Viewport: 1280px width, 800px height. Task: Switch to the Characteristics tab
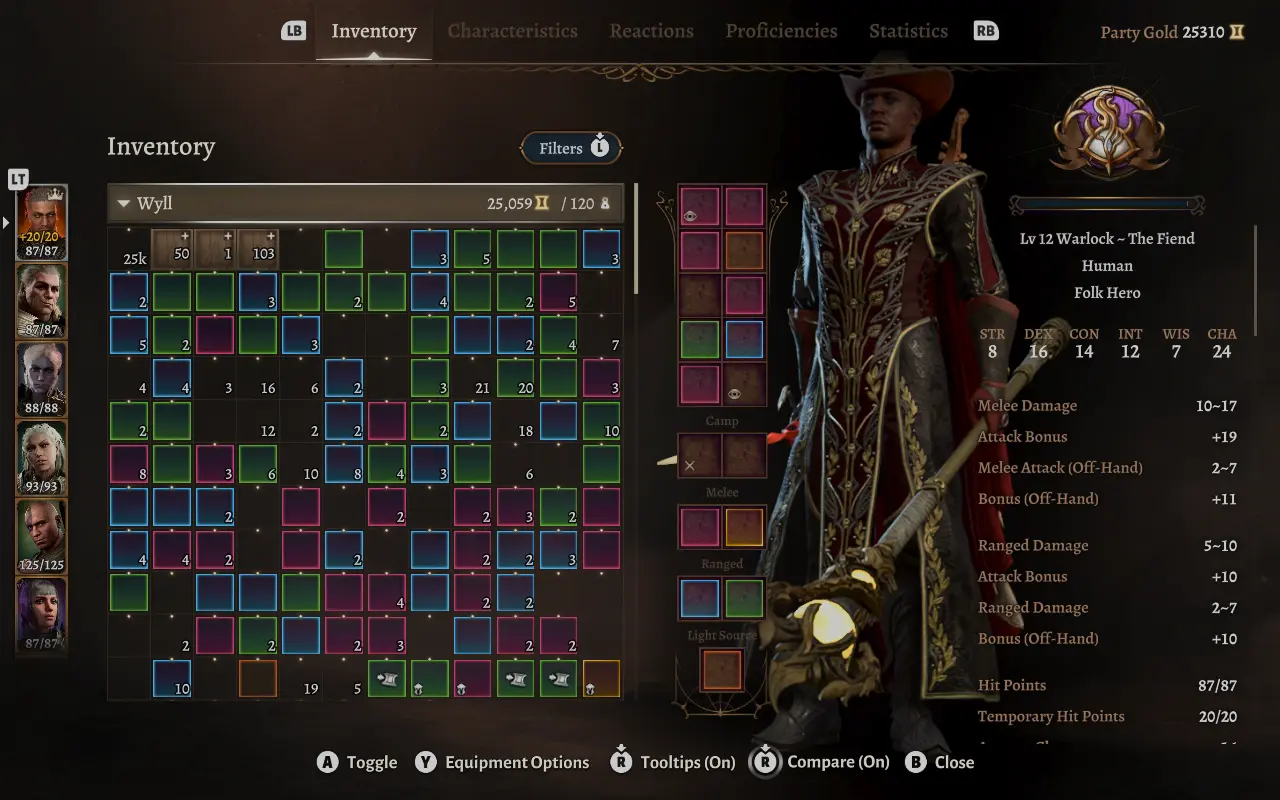(x=512, y=31)
